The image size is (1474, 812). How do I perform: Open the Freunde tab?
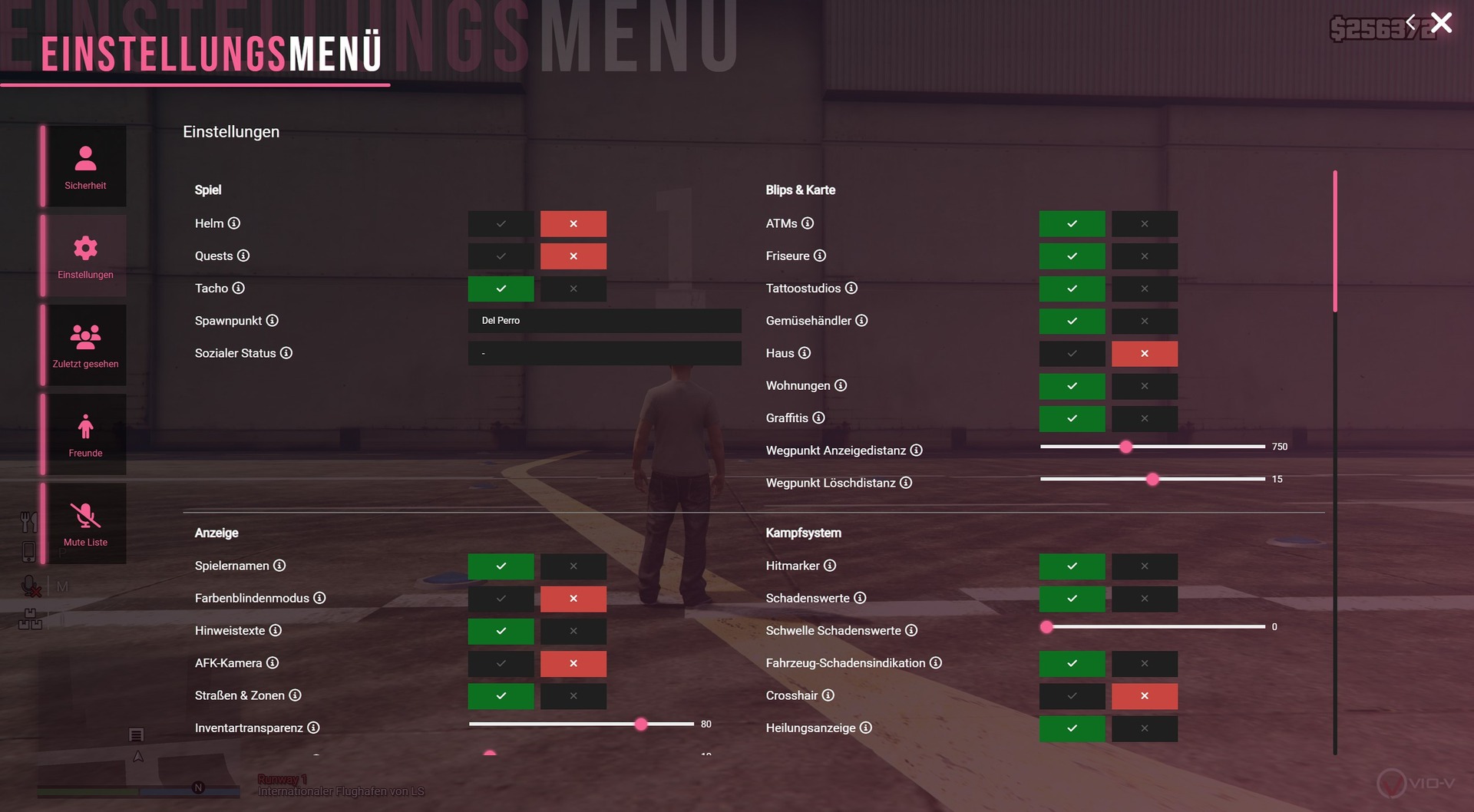(x=85, y=434)
